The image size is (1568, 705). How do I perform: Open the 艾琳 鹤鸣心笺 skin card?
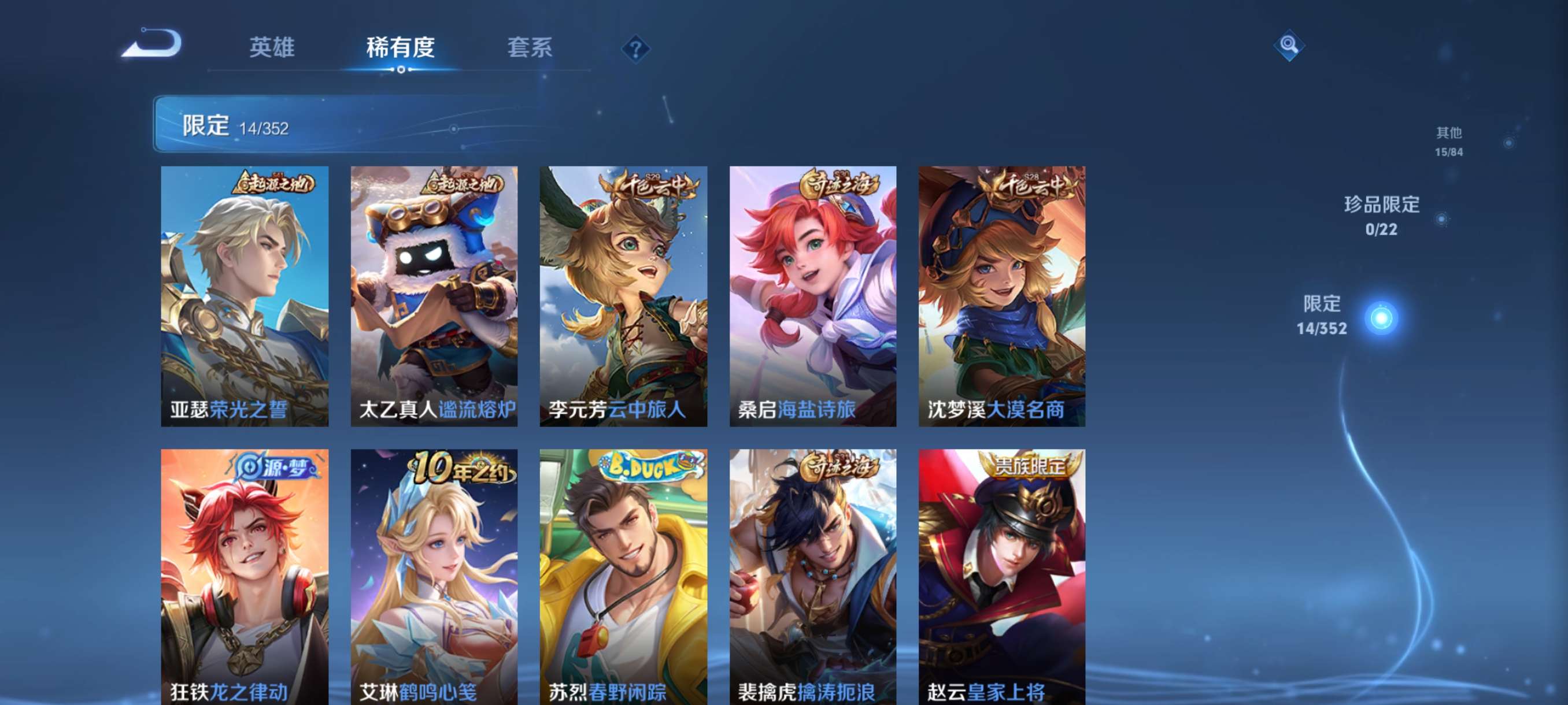(x=434, y=577)
